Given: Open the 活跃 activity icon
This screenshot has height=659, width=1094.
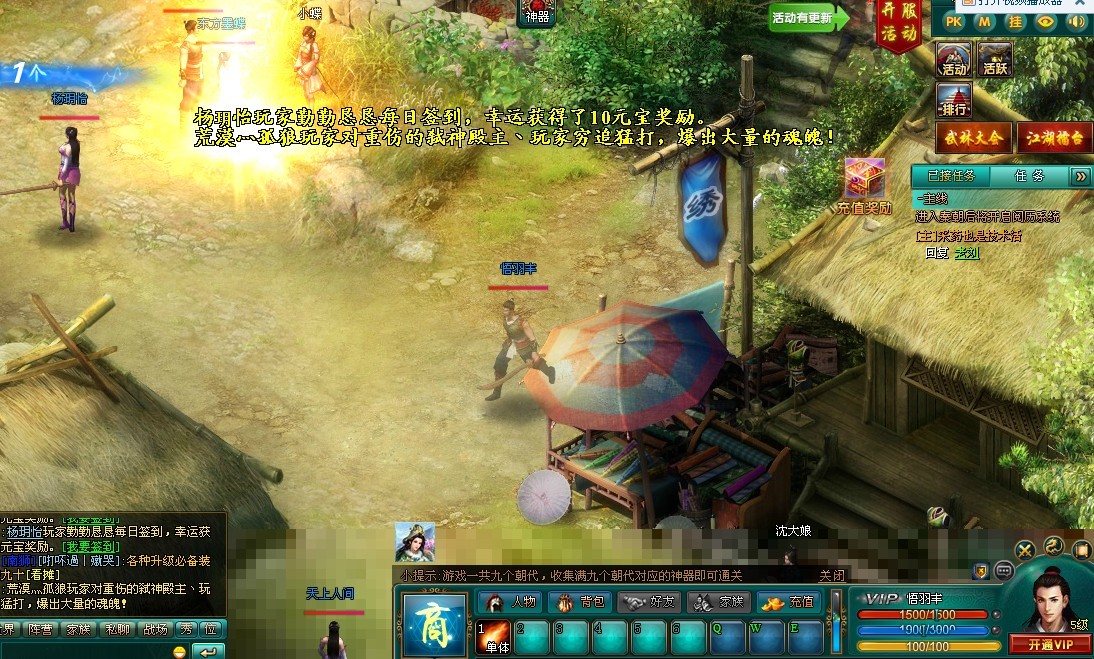Looking at the screenshot, I should pos(994,59).
